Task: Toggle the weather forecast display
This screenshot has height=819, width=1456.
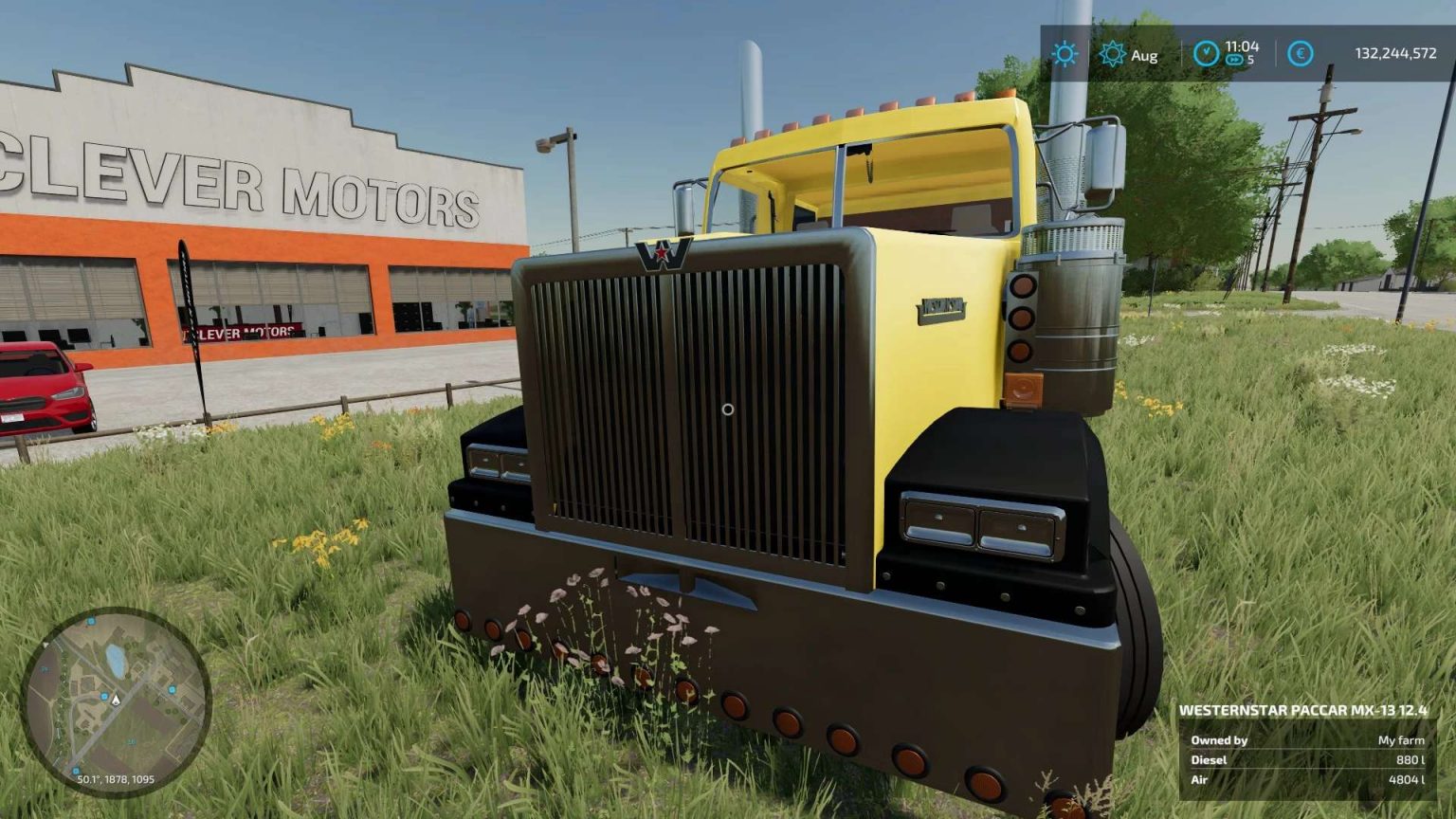Action: (1111, 55)
